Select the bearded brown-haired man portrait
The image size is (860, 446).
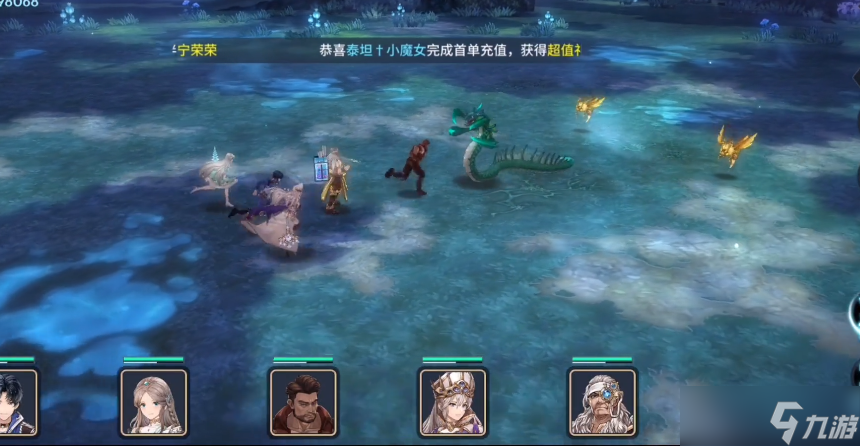coord(303,402)
